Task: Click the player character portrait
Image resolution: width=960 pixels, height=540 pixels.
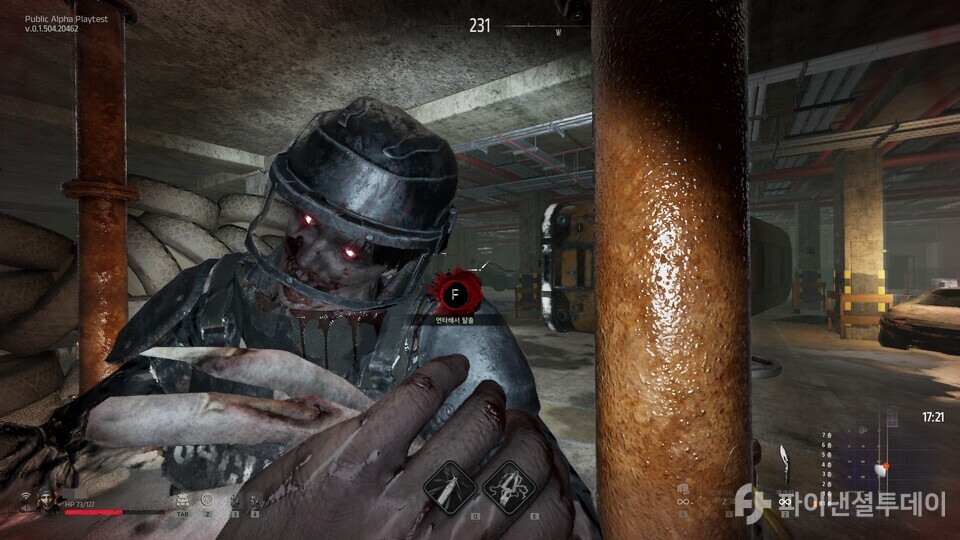Action: 46,498
